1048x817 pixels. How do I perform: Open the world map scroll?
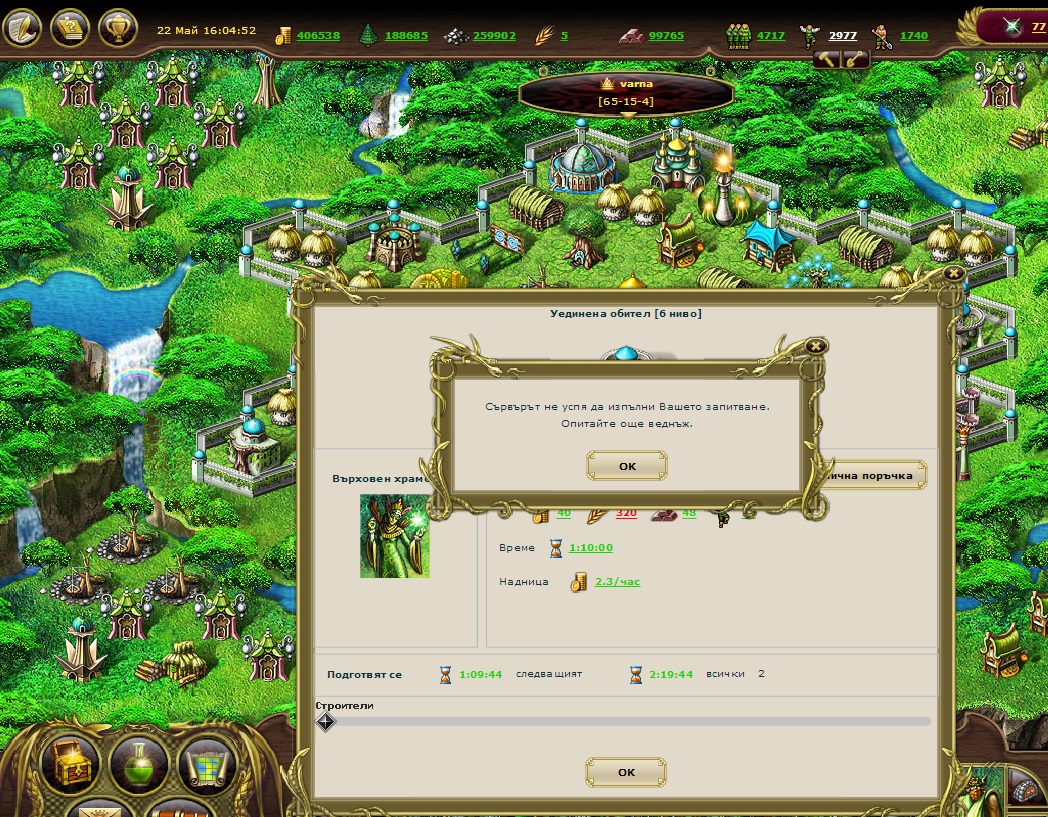pyautogui.click(x=207, y=765)
